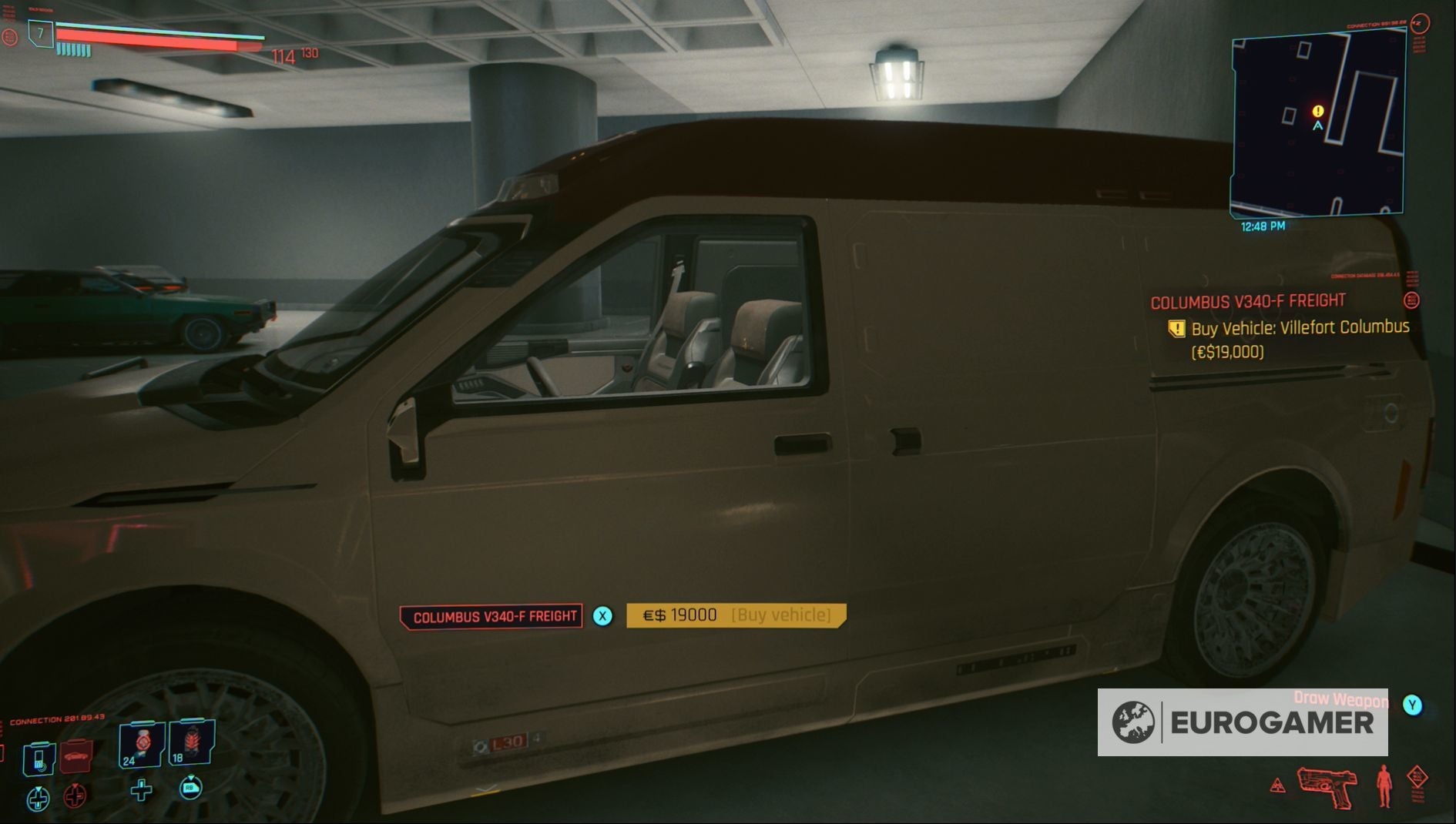Viewport: 1456px width, 824px height.
Task: Open the phone quickslot icon
Action: [38, 760]
